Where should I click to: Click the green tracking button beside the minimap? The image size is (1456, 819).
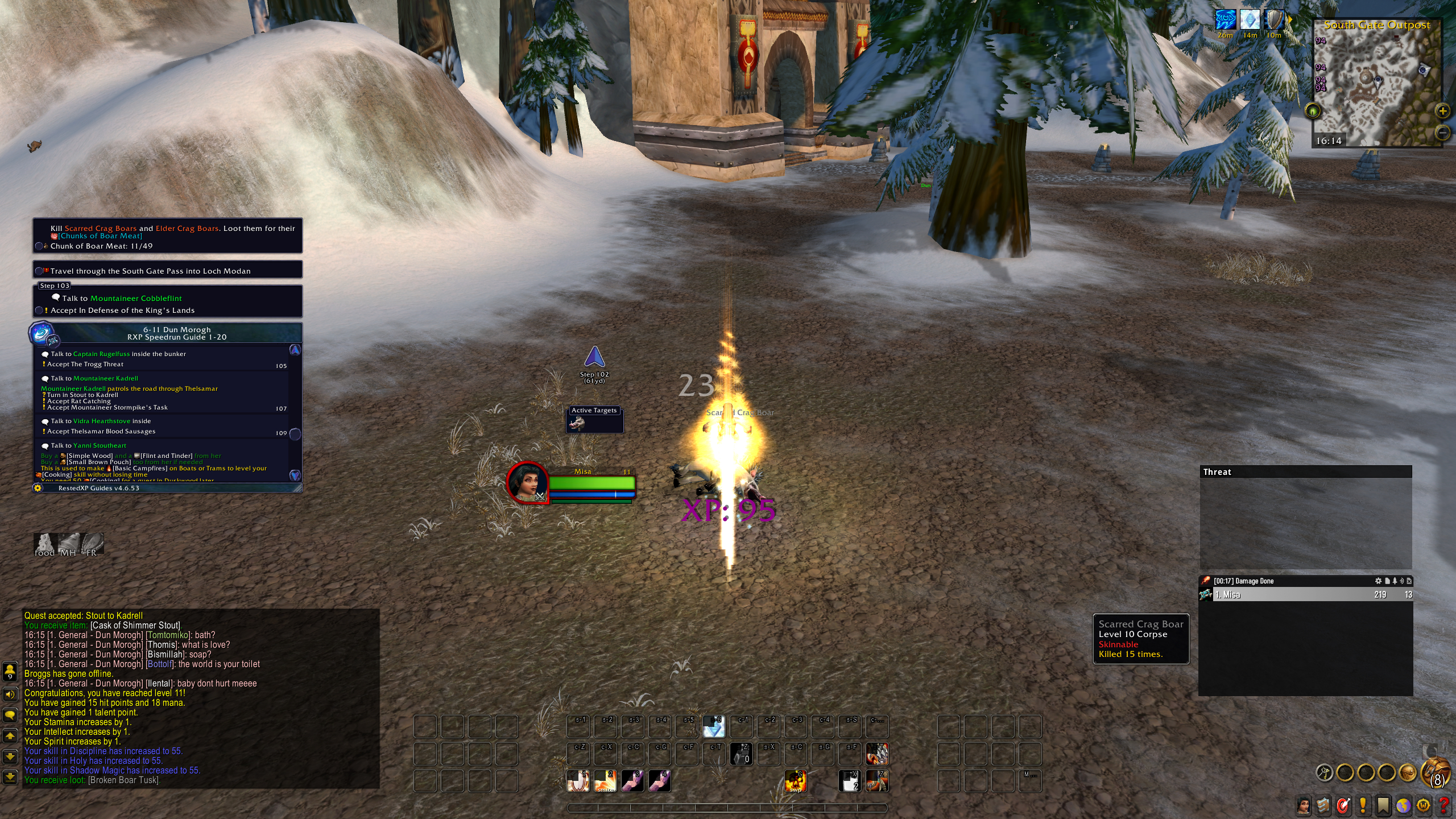[1313, 111]
